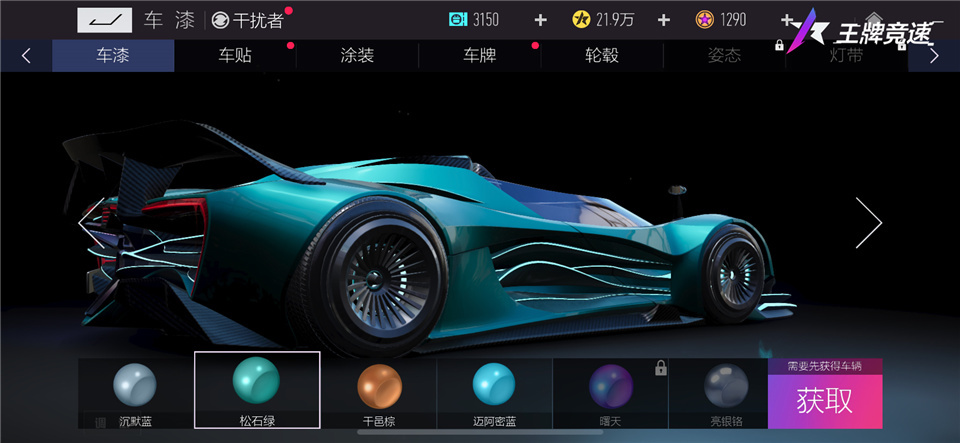Show the next car with the right arrow

868,222
